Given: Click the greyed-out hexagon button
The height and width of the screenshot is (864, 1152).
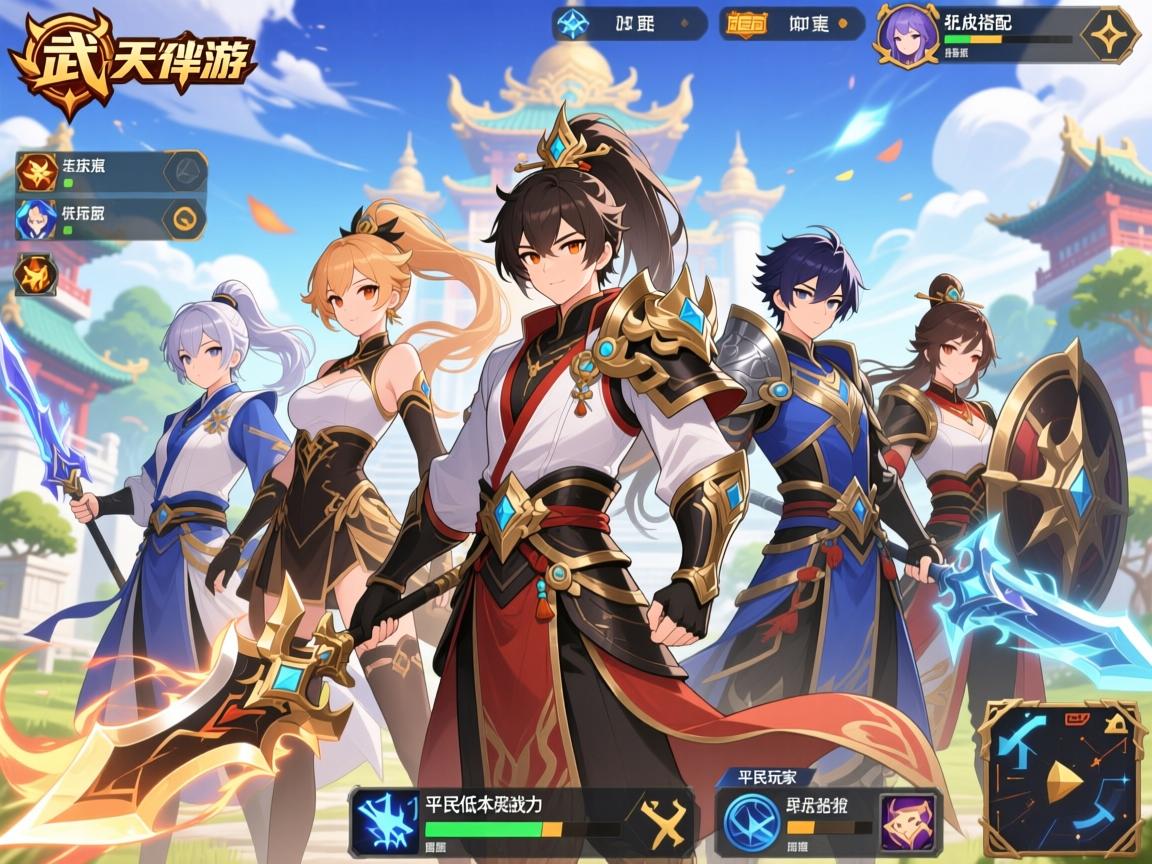Looking at the screenshot, I should pyautogui.click(x=183, y=170).
